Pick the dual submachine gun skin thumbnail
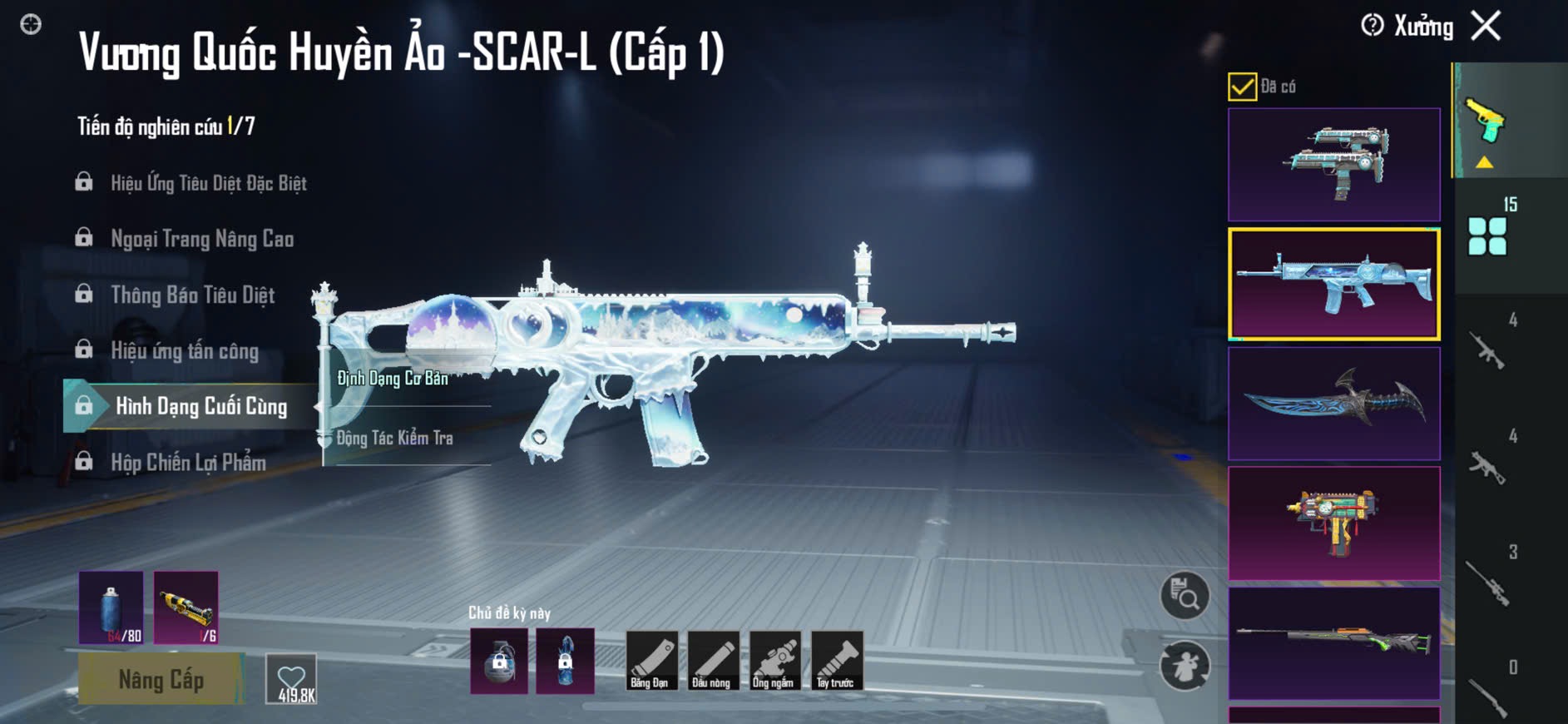This screenshot has height=724, width=1568. 1333,164
